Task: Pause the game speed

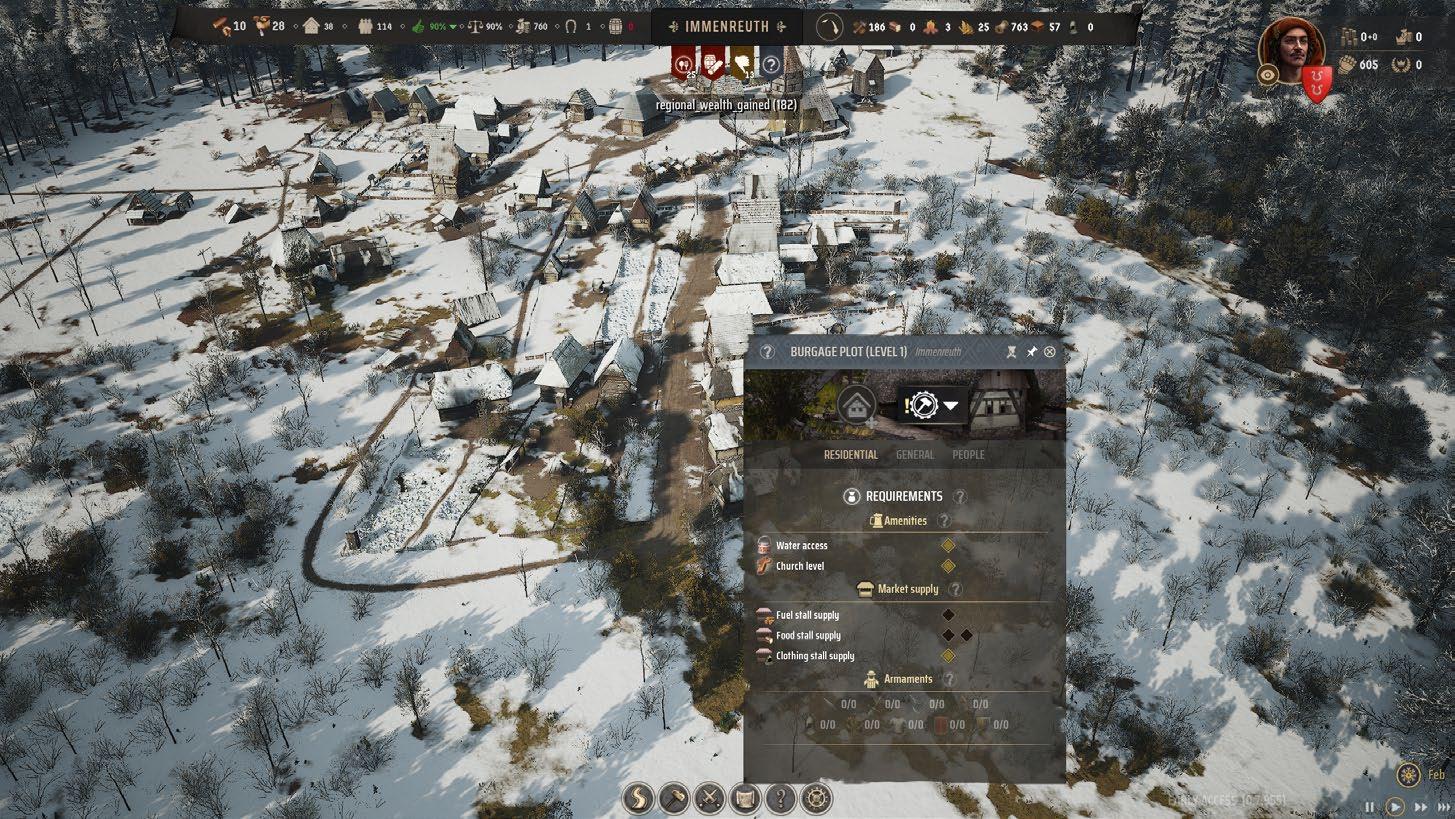Action: tap(1370, 807)
